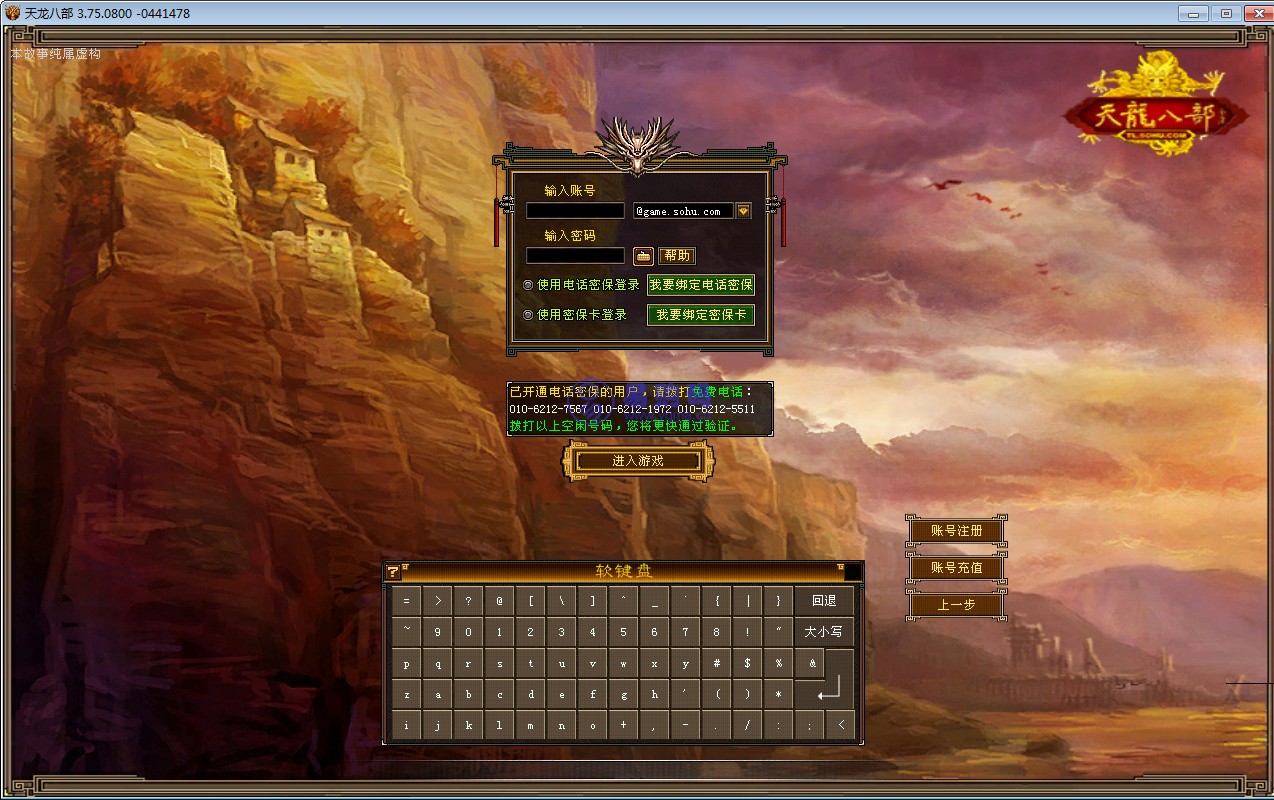Go back with 上一步 button
The height and width of the screenshot is (800, 1274).
tap(956, 605)
